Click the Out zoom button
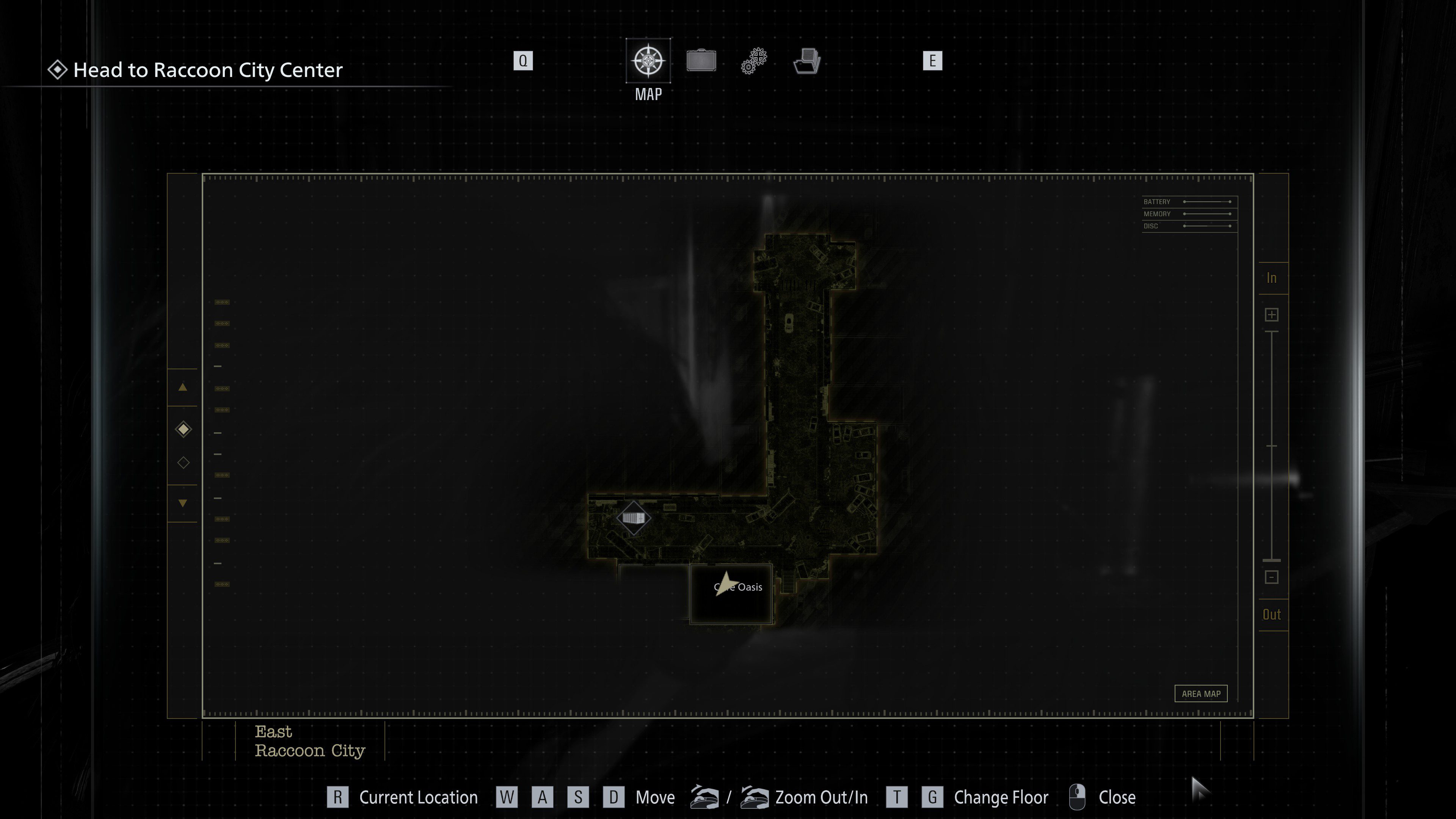1456x819 pixels. 1272,614
